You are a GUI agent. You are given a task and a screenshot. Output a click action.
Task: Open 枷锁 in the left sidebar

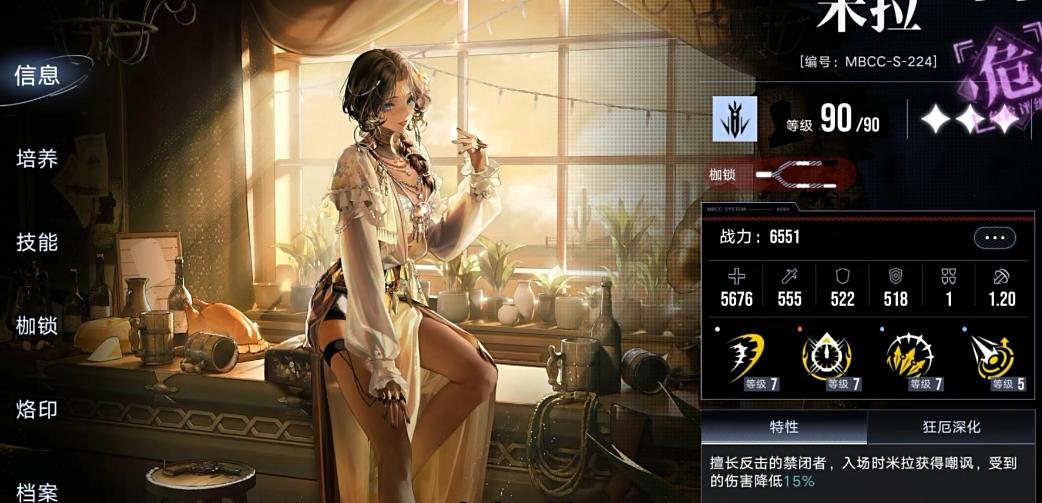point(38,326)
